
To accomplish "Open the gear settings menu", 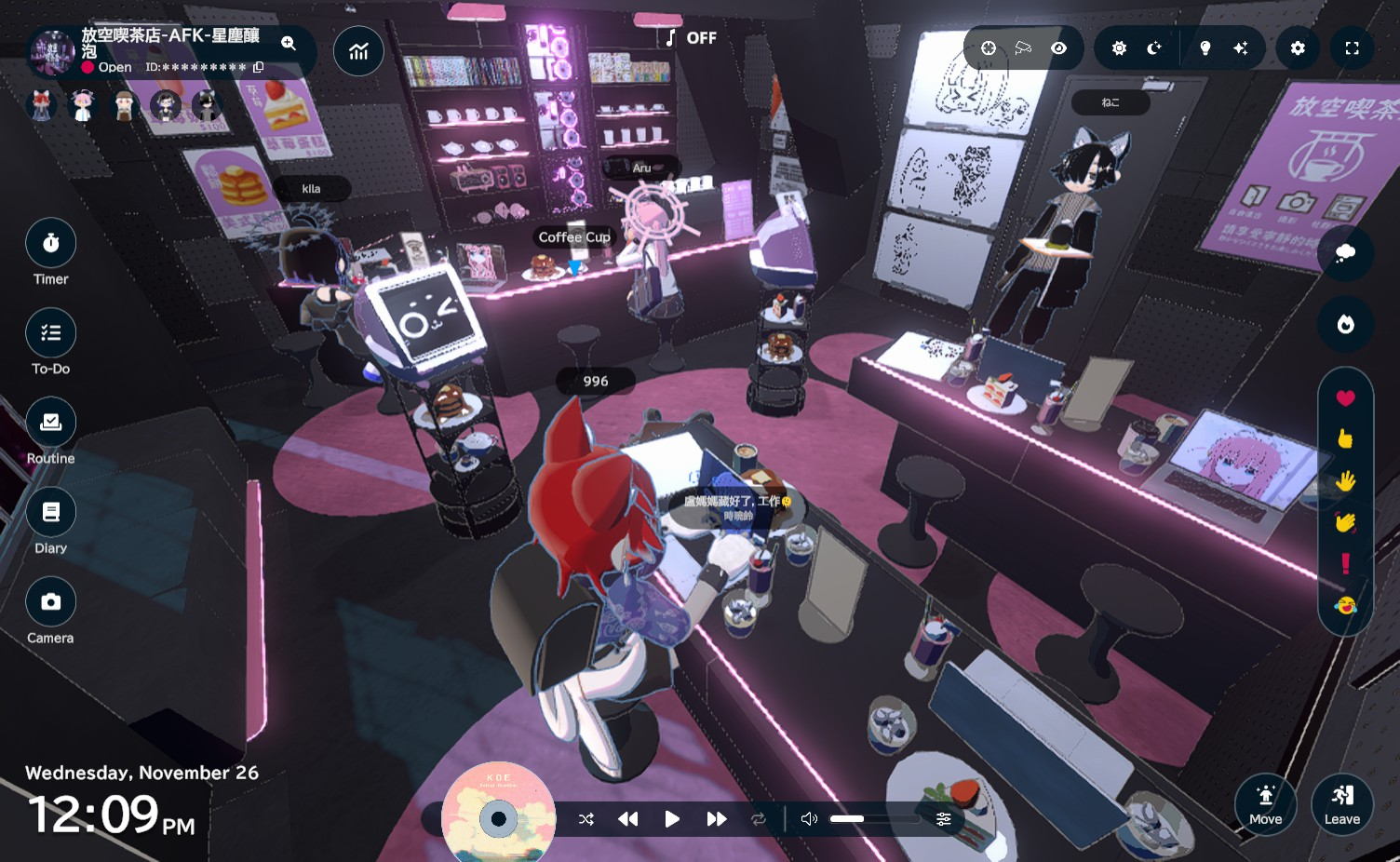I will pos(1298,48).
